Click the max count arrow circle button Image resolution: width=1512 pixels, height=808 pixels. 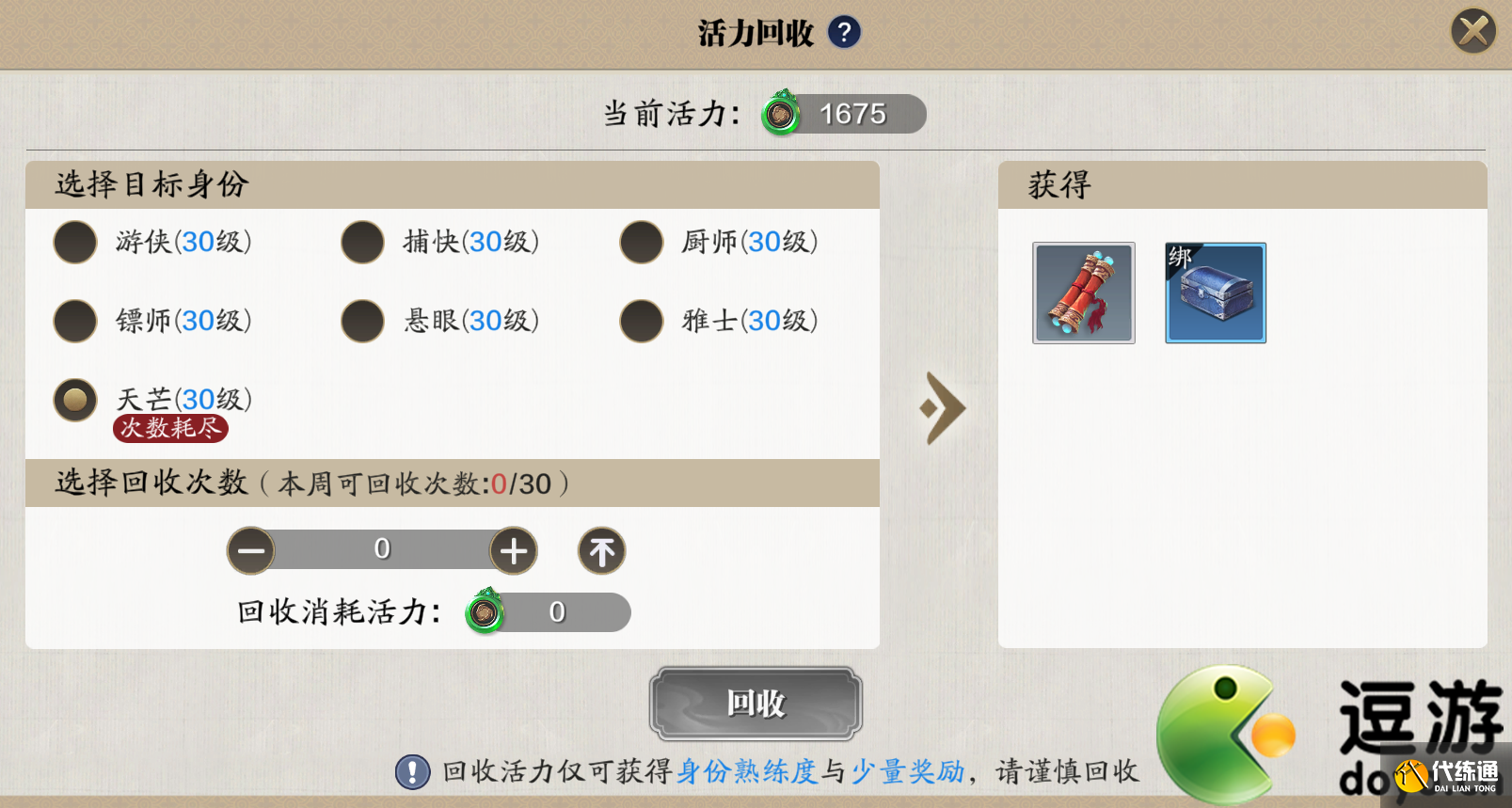coord(601,550)
